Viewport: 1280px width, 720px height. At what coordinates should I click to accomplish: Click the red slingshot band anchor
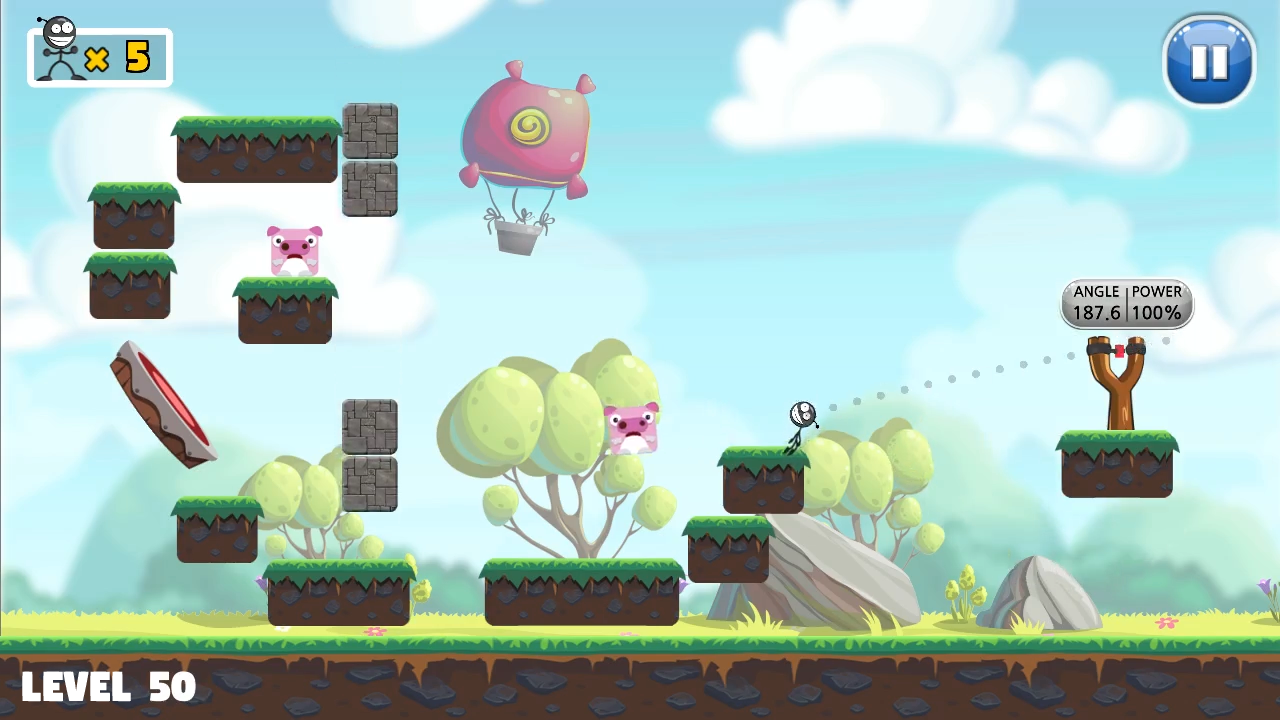[1120, 350]
